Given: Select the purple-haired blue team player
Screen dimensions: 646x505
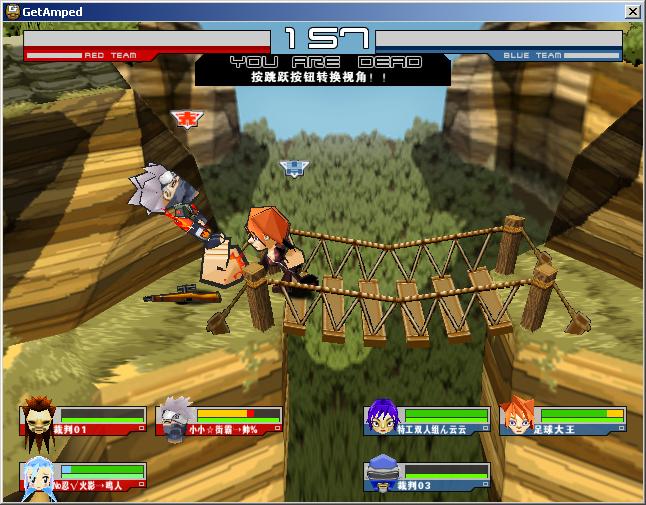Looking at the screenshot, I should click(x=383, y=417).
